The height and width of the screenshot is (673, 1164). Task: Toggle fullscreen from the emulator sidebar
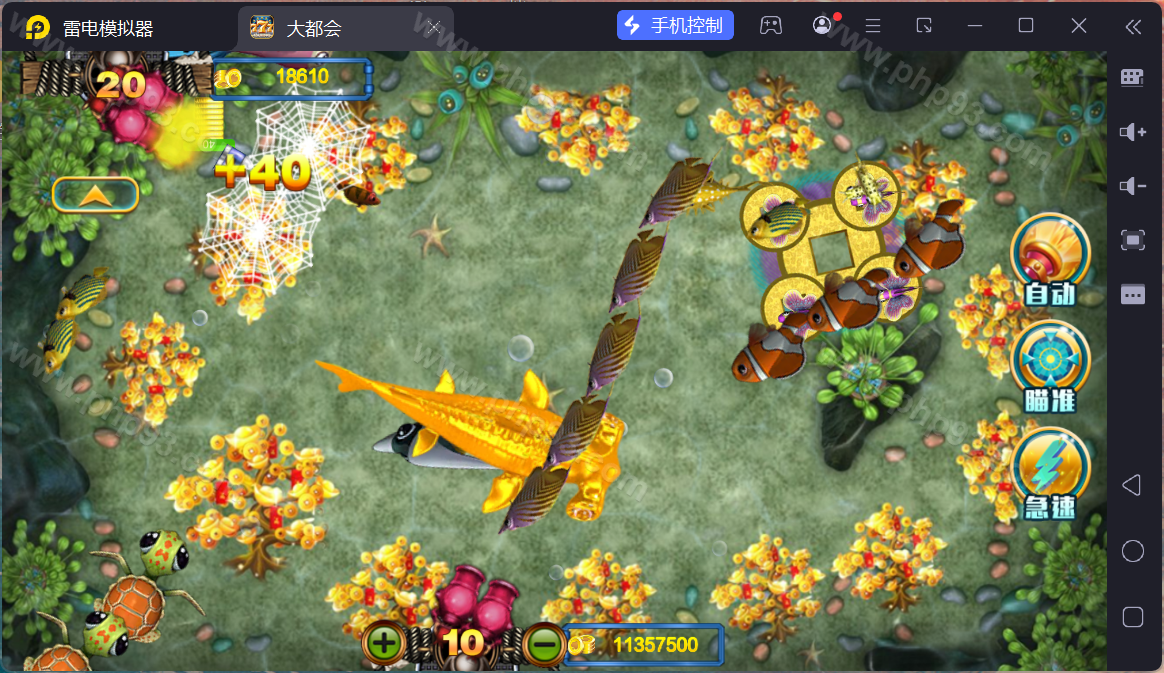click(1132, 239)
